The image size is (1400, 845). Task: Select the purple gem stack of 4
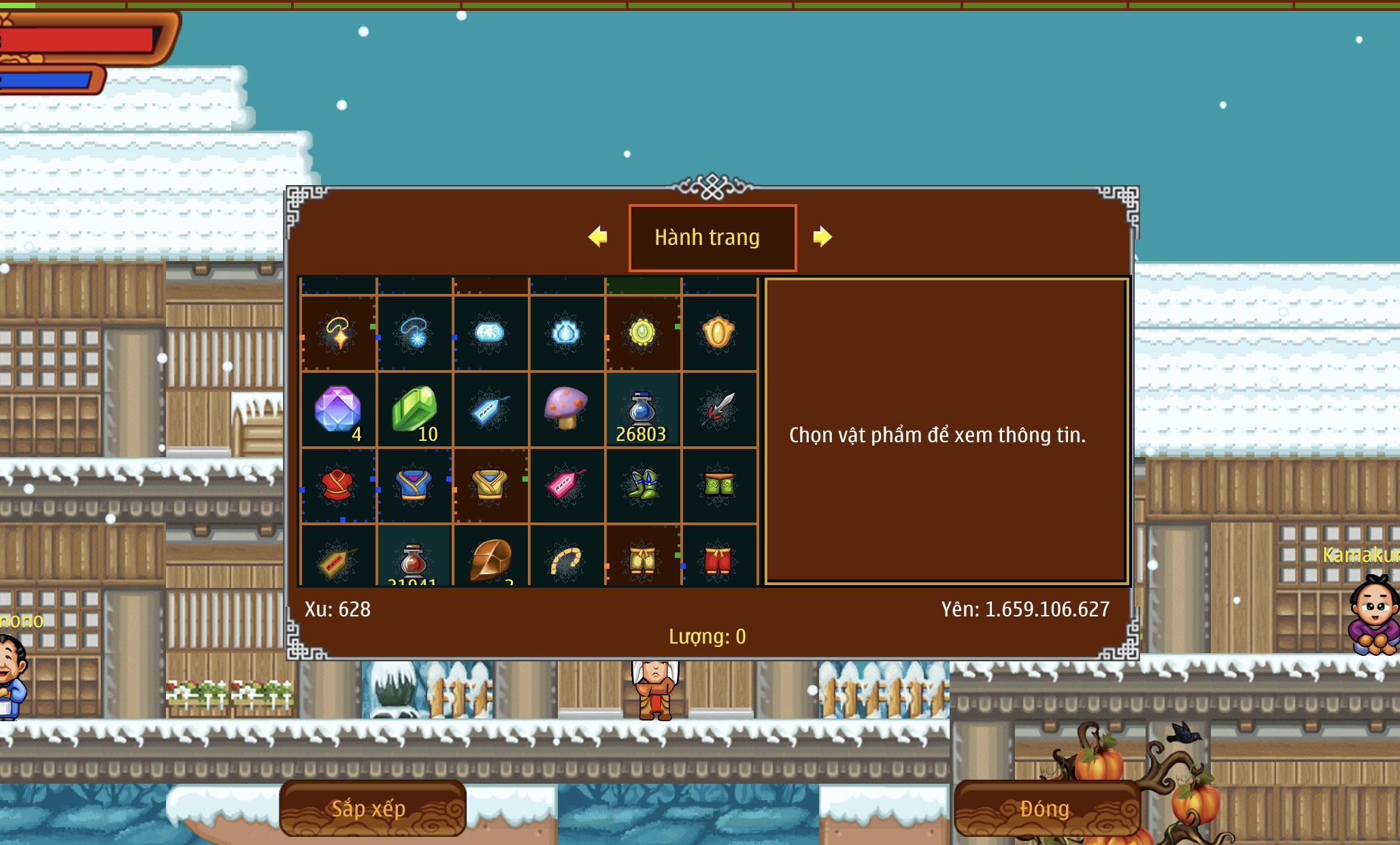(338, 410)
